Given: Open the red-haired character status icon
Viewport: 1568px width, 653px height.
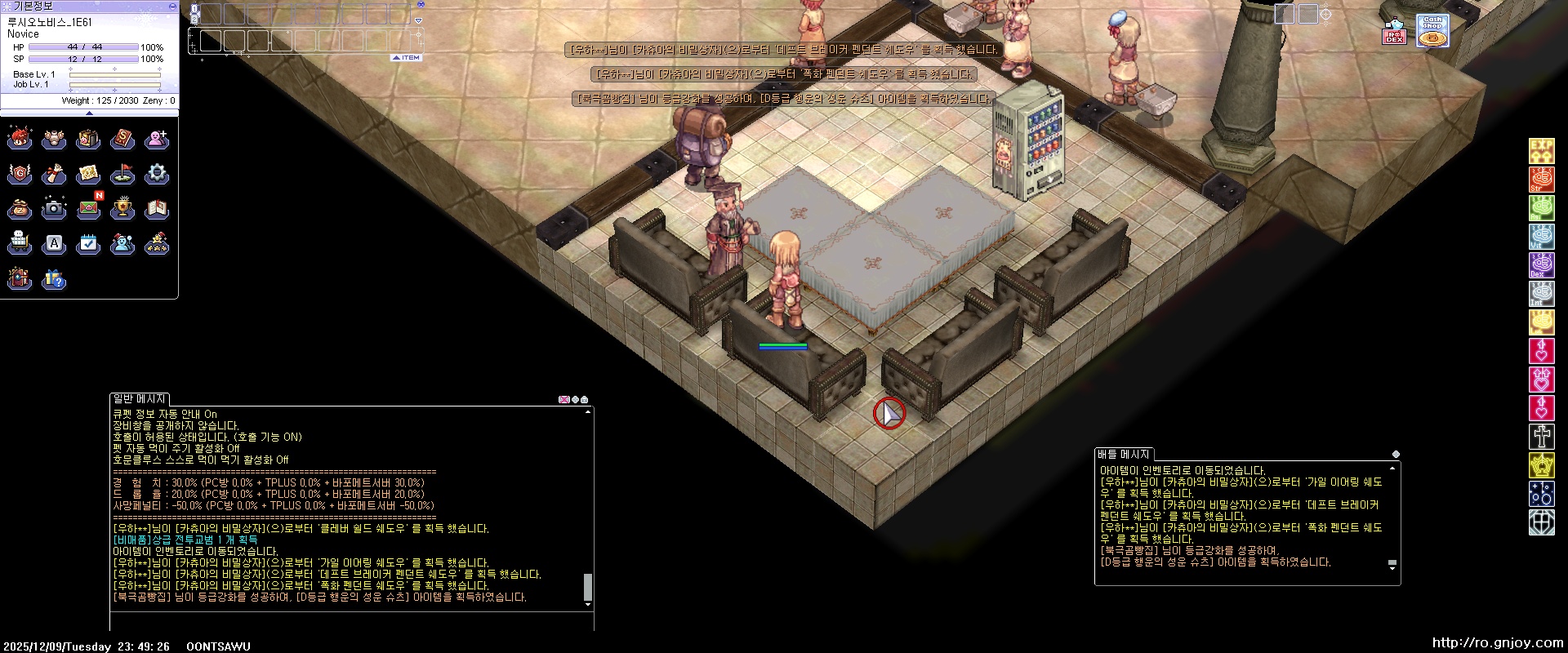Looking at the screenshot, I should coord(20,139).
